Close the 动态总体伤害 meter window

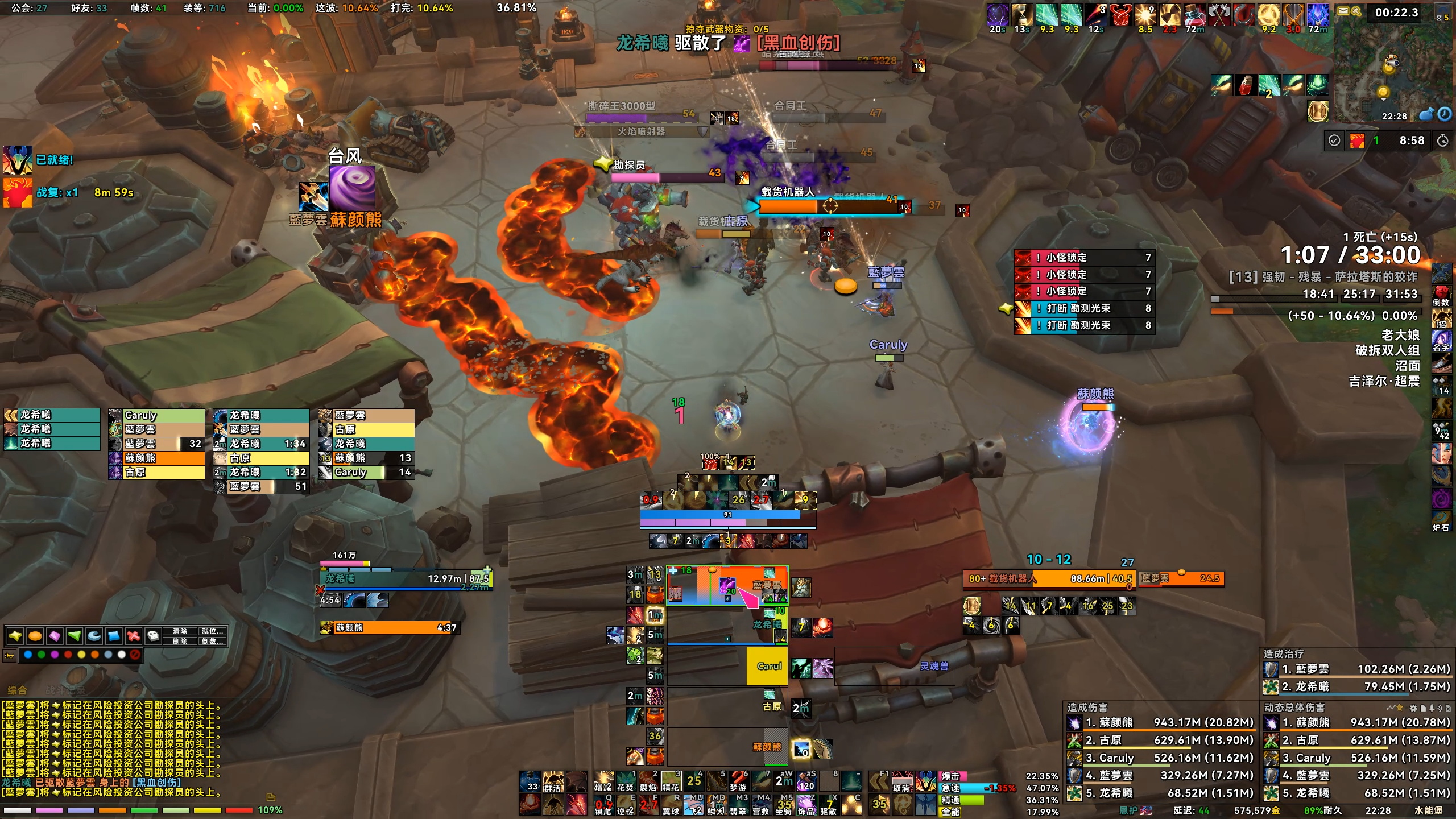coord(1447,708)
